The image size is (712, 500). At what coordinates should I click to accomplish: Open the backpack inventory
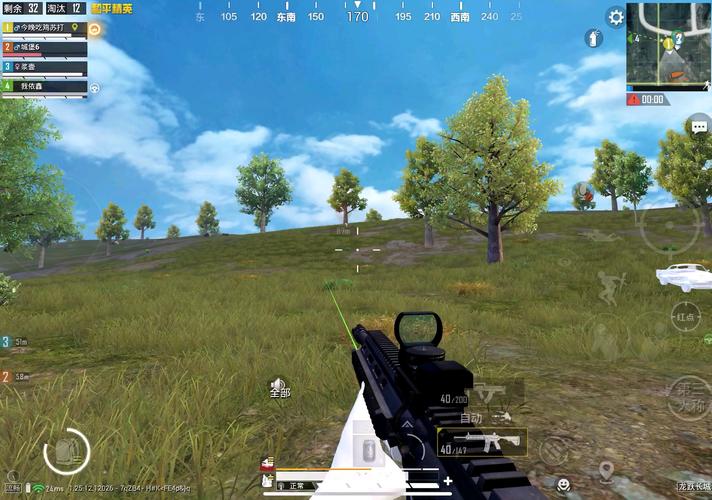[66, 452]
